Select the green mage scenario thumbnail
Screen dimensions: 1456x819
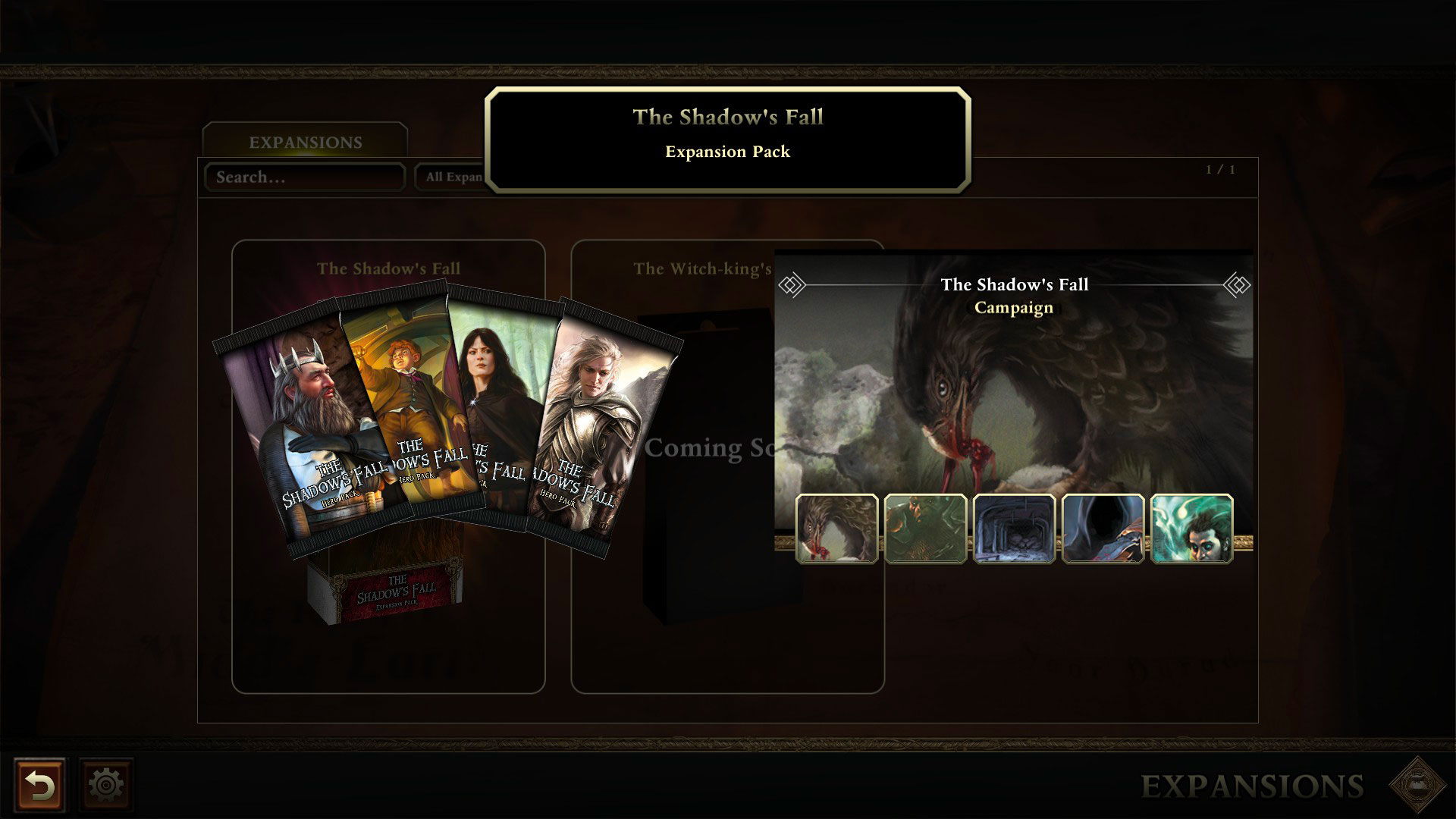(1191, 527)
